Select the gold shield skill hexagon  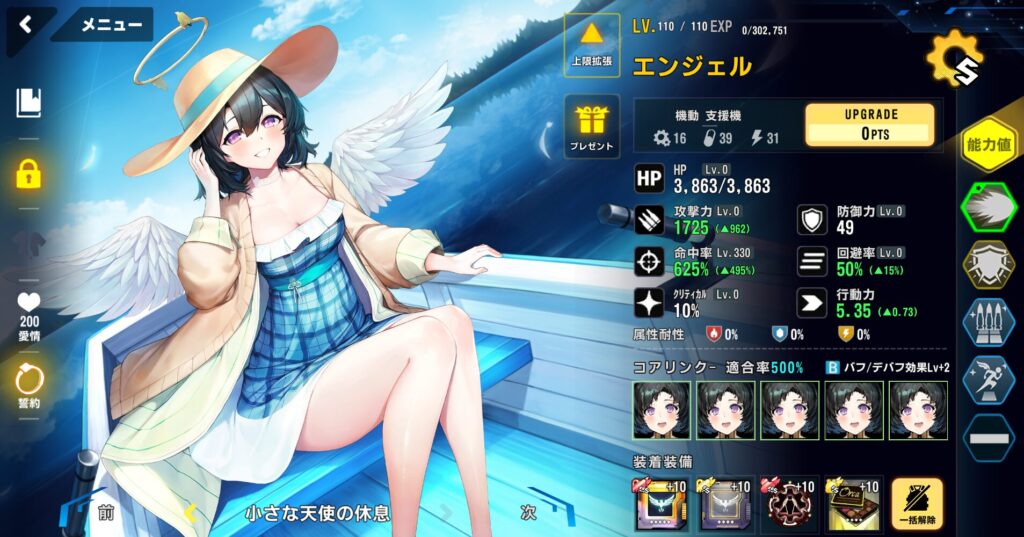tap(988, 264)
